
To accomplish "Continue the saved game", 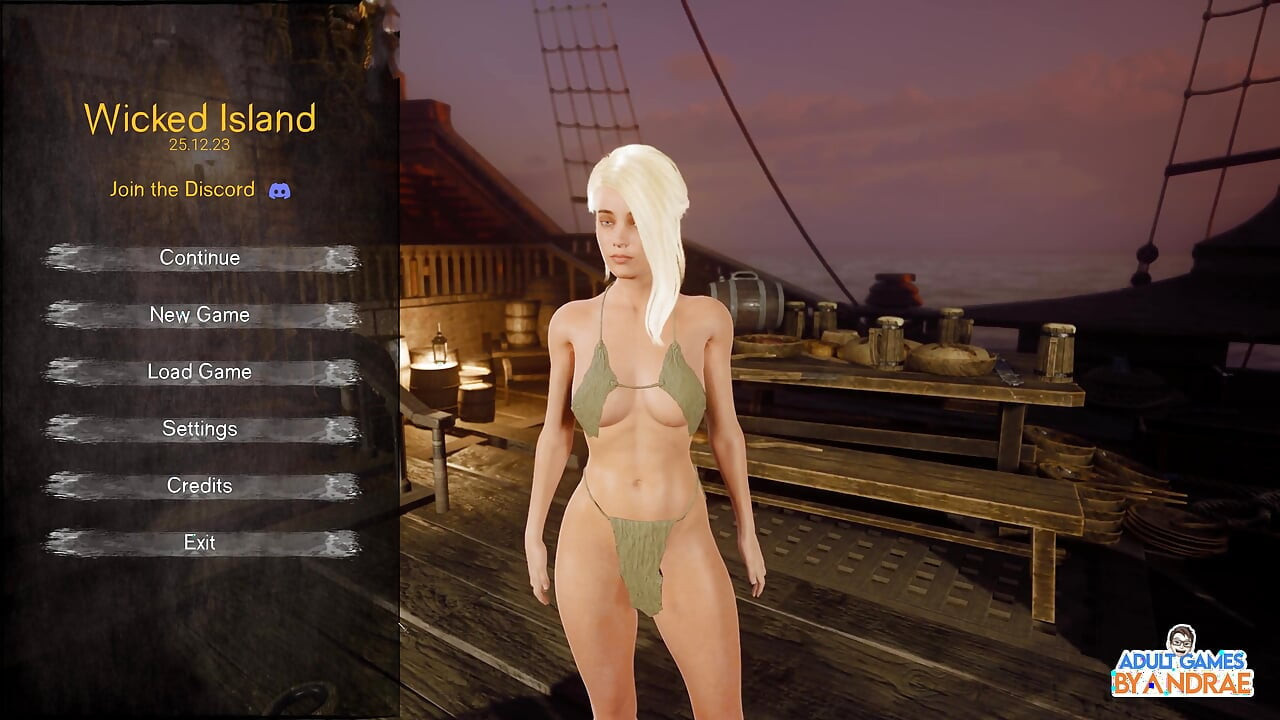I will tap(200, 258).
